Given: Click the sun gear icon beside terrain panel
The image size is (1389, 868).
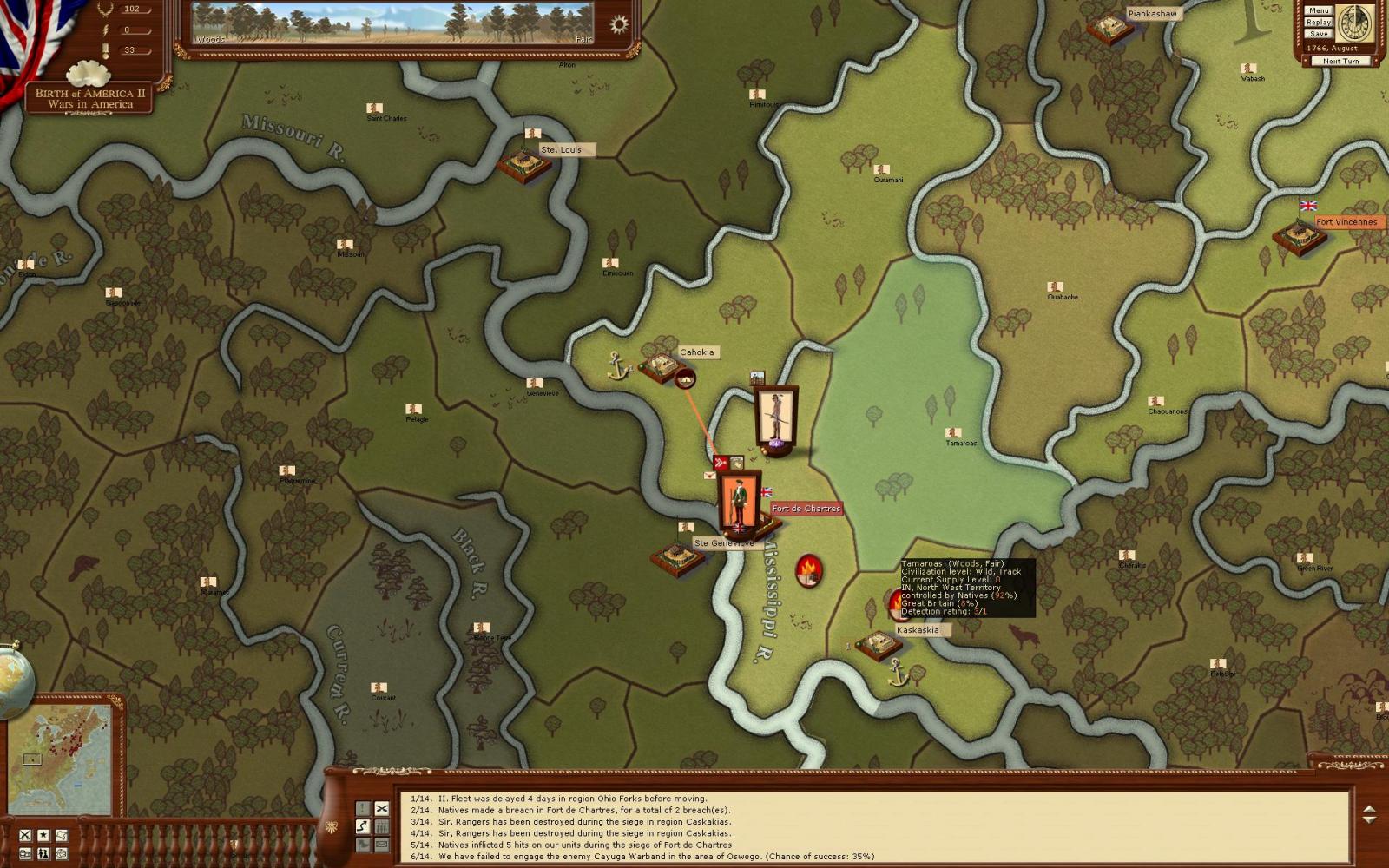Looking at the screenshot, I should click(x=619, y=24).
